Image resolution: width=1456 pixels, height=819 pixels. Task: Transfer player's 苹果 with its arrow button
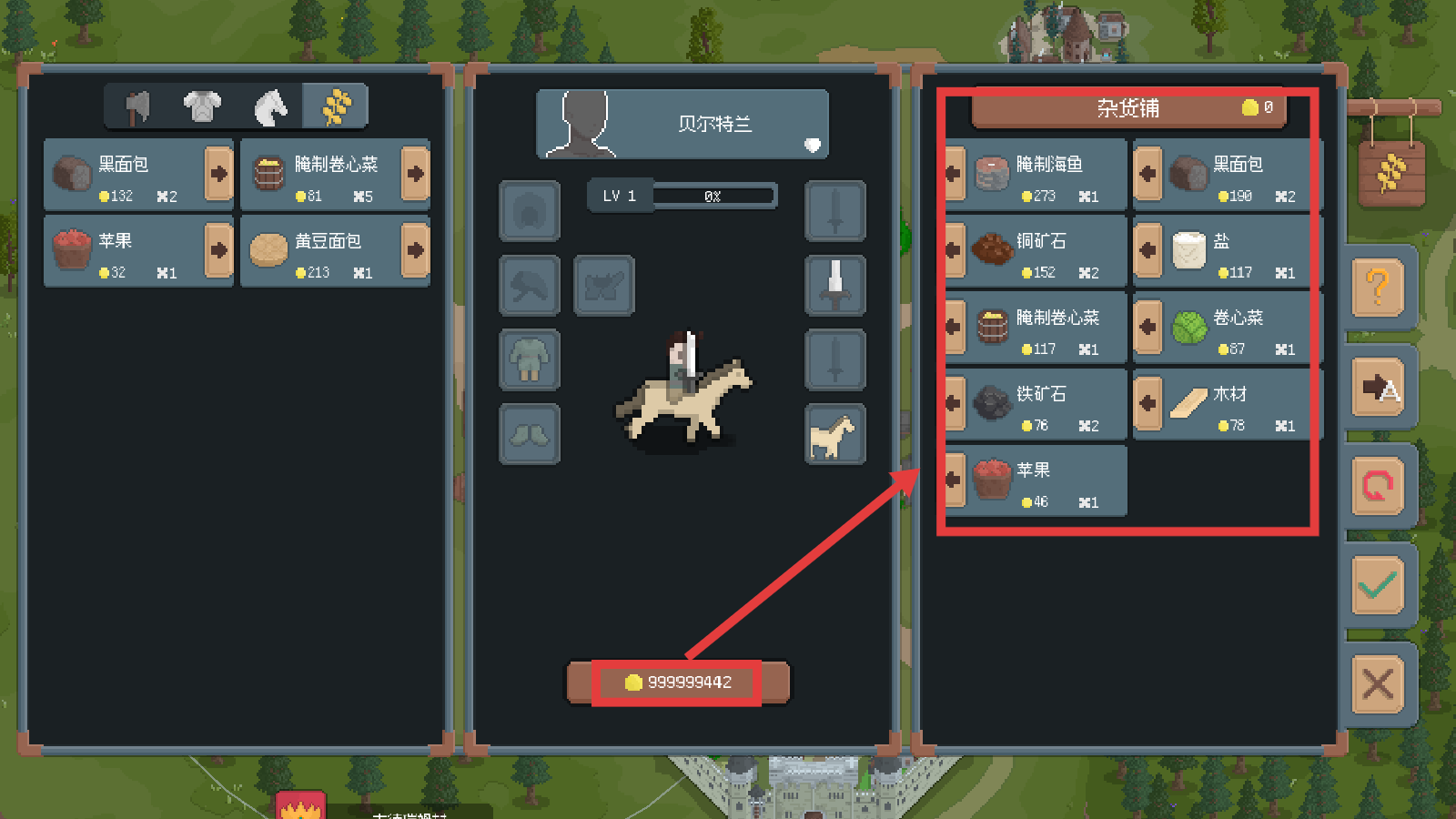[x=218, y=250]
